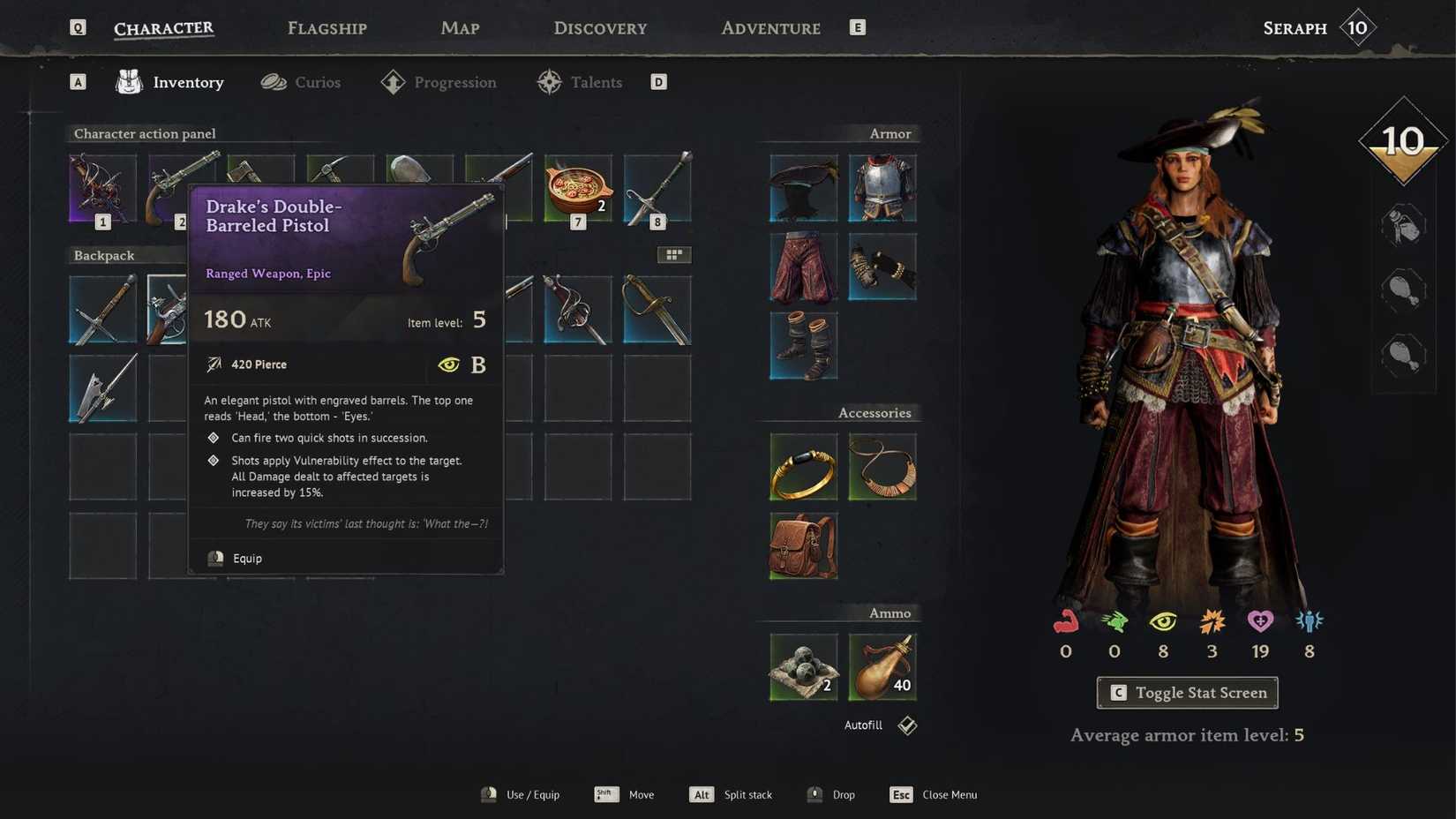Click Equip in the pistol tooltip
The image size is (1456, 819).
click(x=246, y=558)
